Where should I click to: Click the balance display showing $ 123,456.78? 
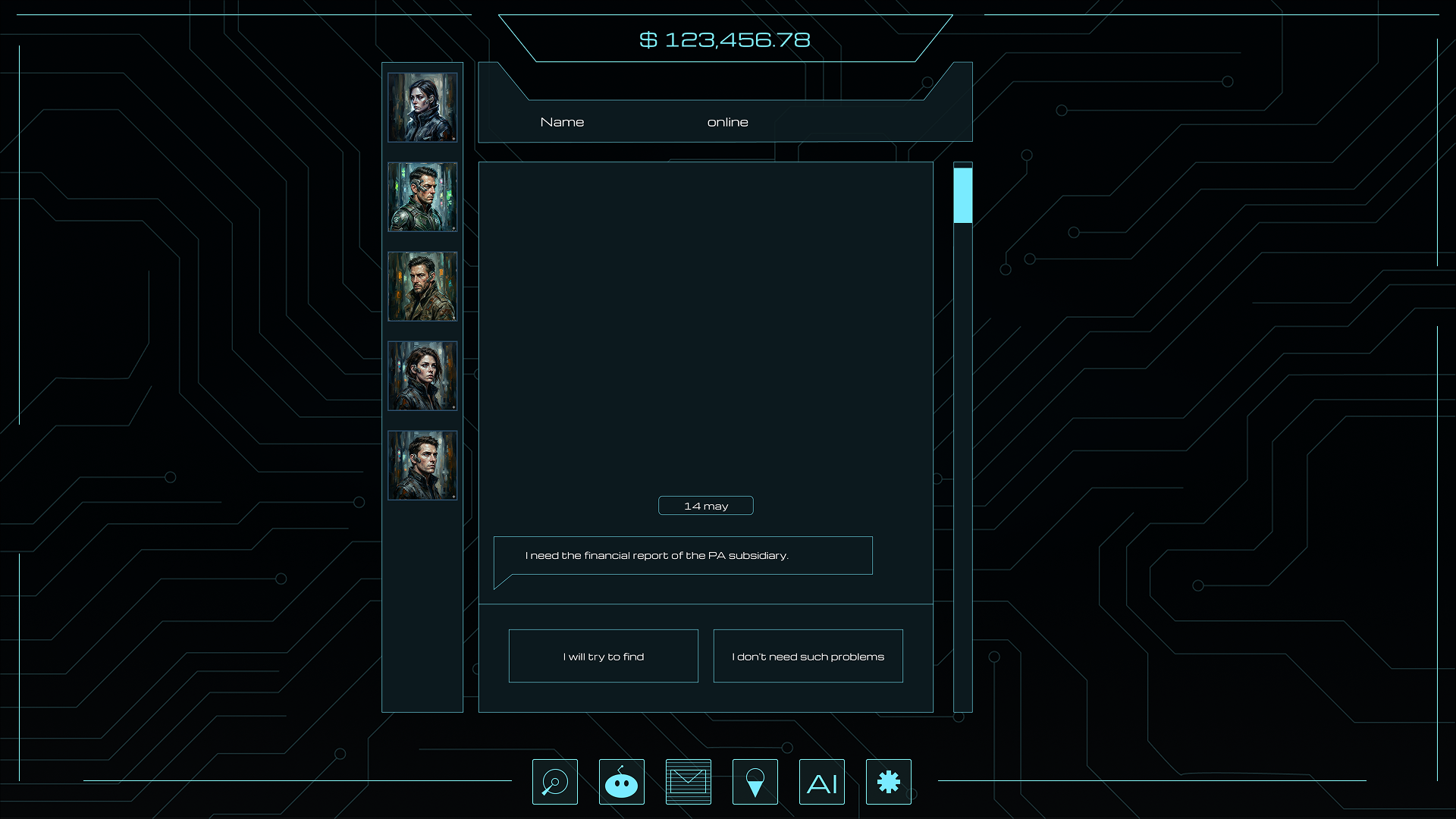coord(725,39)
